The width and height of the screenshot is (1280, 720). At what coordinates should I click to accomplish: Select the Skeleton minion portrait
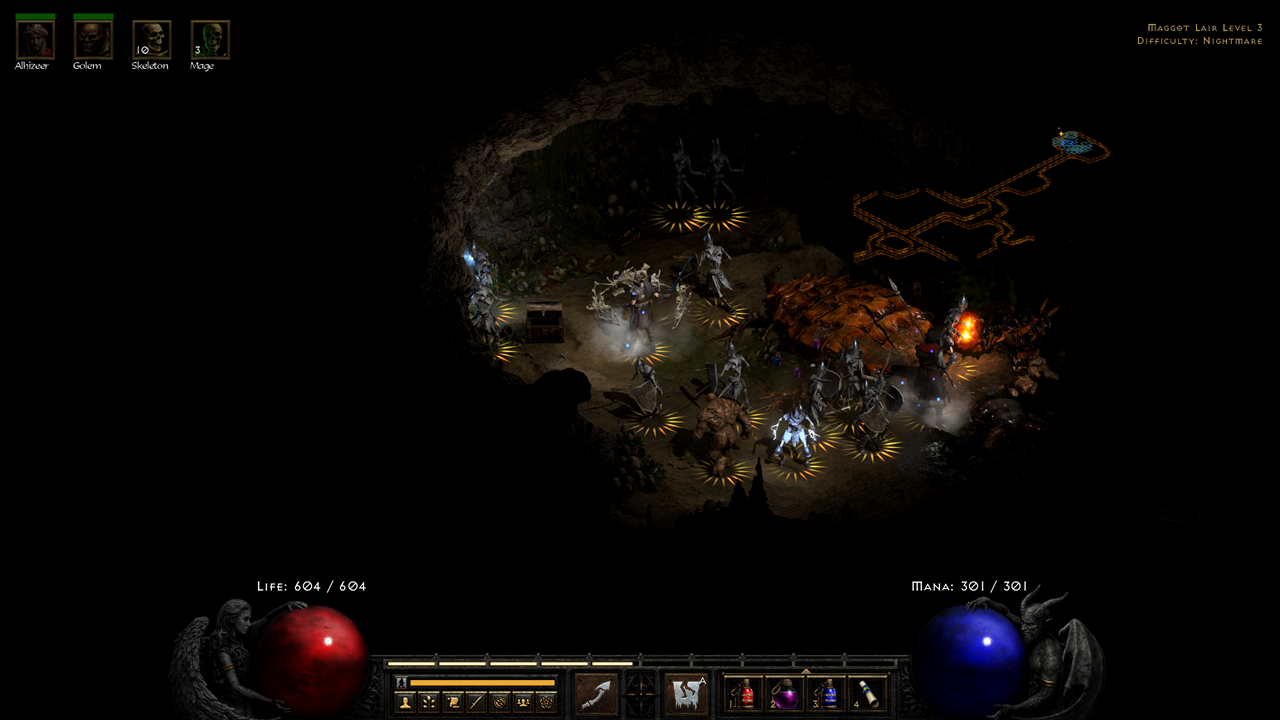tap(151, 40)
